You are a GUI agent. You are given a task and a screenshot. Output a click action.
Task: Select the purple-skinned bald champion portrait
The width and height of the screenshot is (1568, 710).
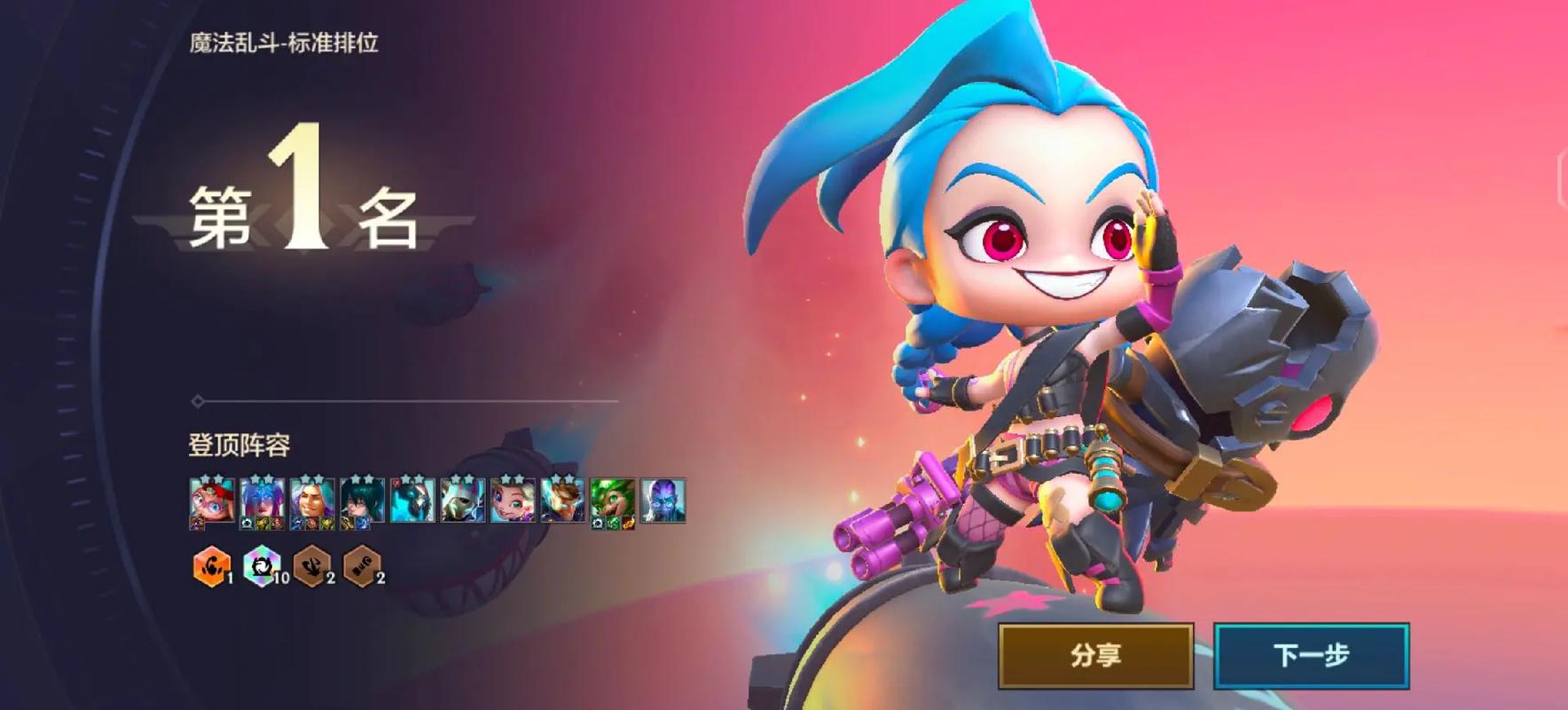tap(662, 501)
